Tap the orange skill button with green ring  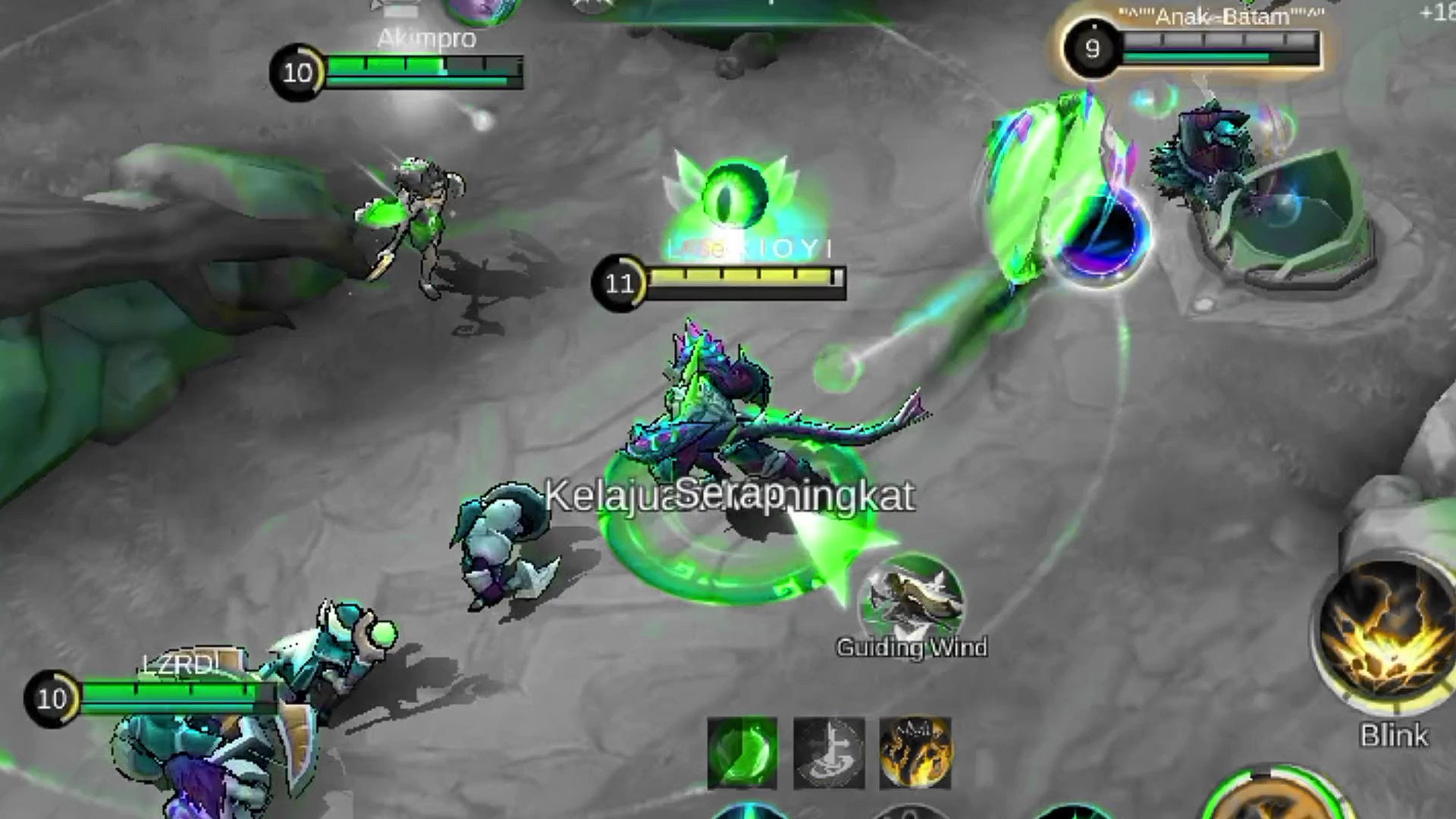click(x=1274, y=800)
